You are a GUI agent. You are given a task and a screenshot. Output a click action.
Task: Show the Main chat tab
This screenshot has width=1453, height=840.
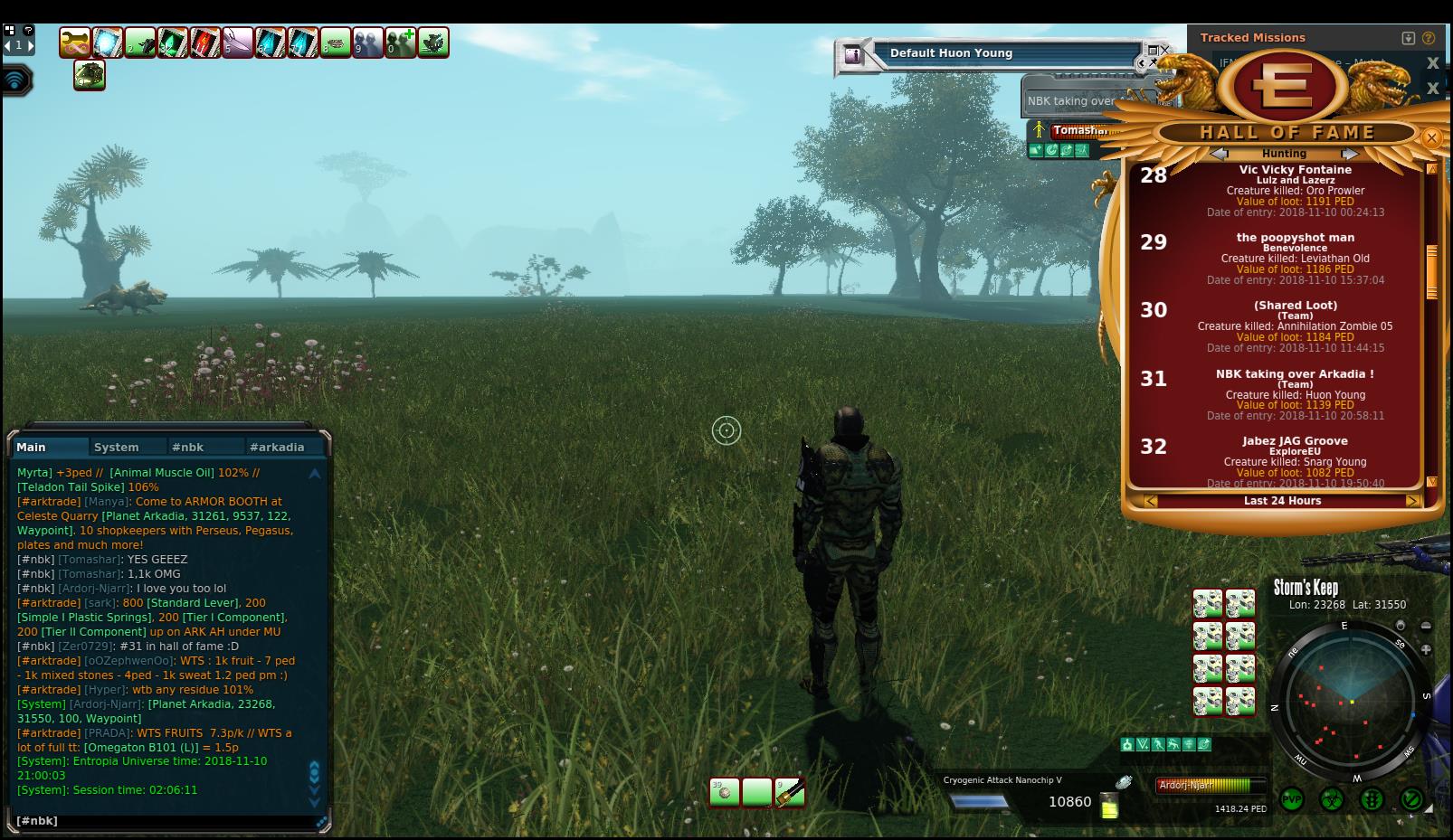click(x=31, y=447)
